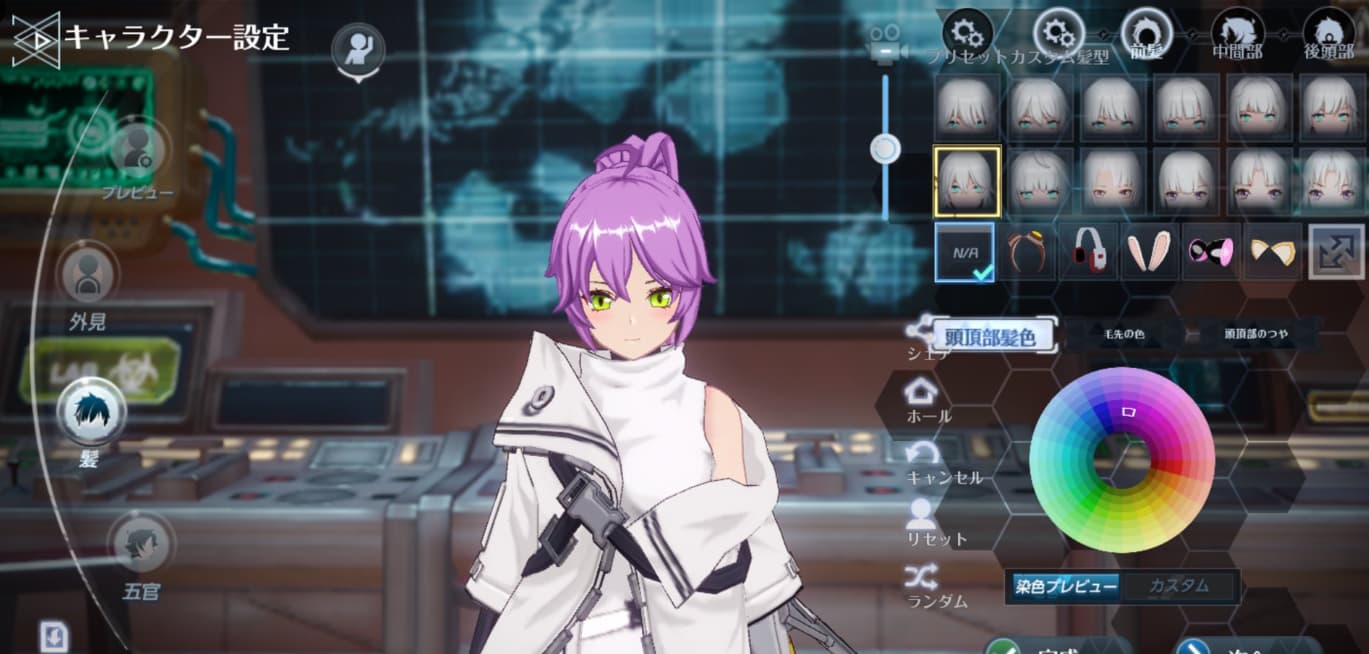Click the expand arrows button beside accessories
The image size is (1369, 654).
[1336, 251]
